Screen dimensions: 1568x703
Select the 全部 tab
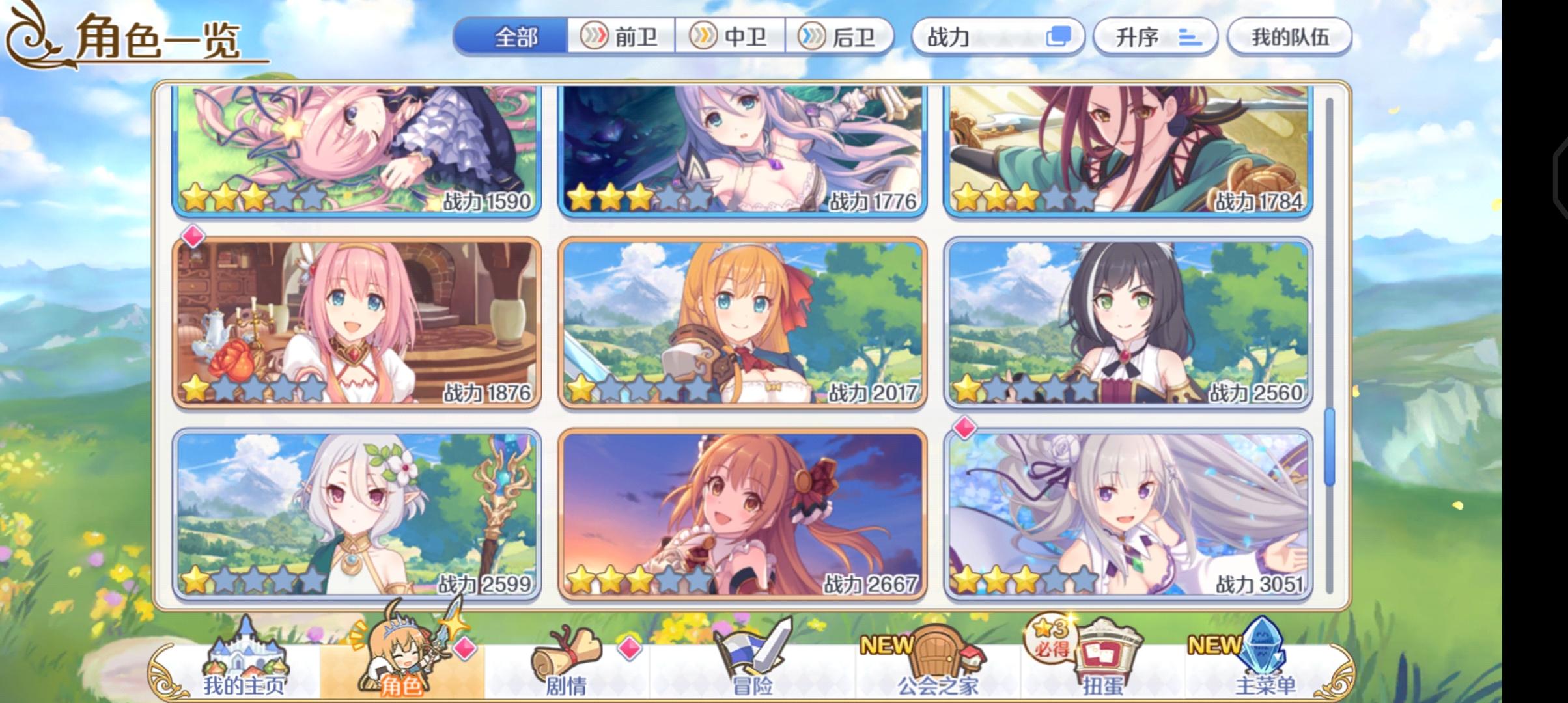point(514,37)
